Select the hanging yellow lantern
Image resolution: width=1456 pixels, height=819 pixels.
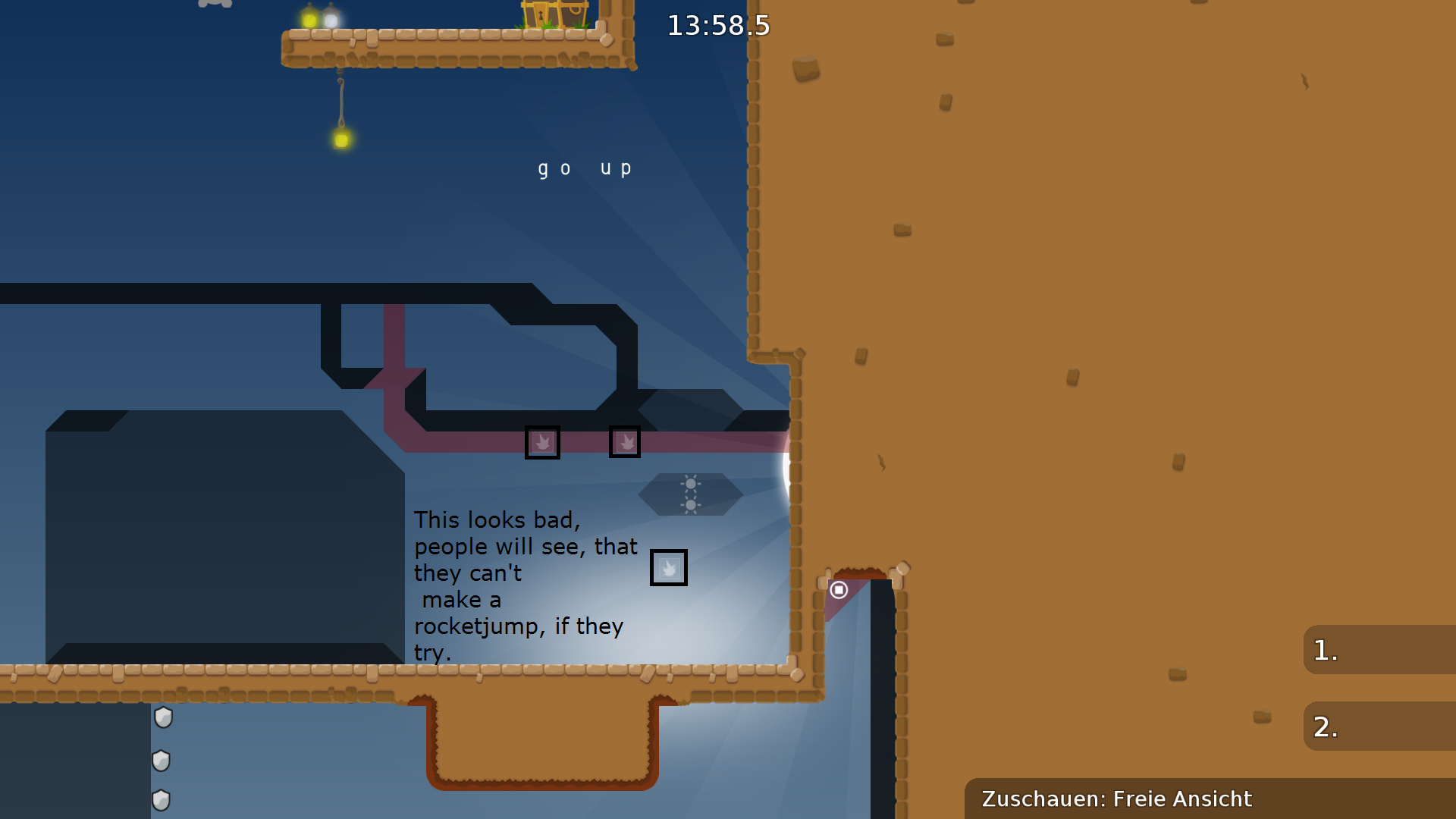pyautogui.click(x=341, y=140)
